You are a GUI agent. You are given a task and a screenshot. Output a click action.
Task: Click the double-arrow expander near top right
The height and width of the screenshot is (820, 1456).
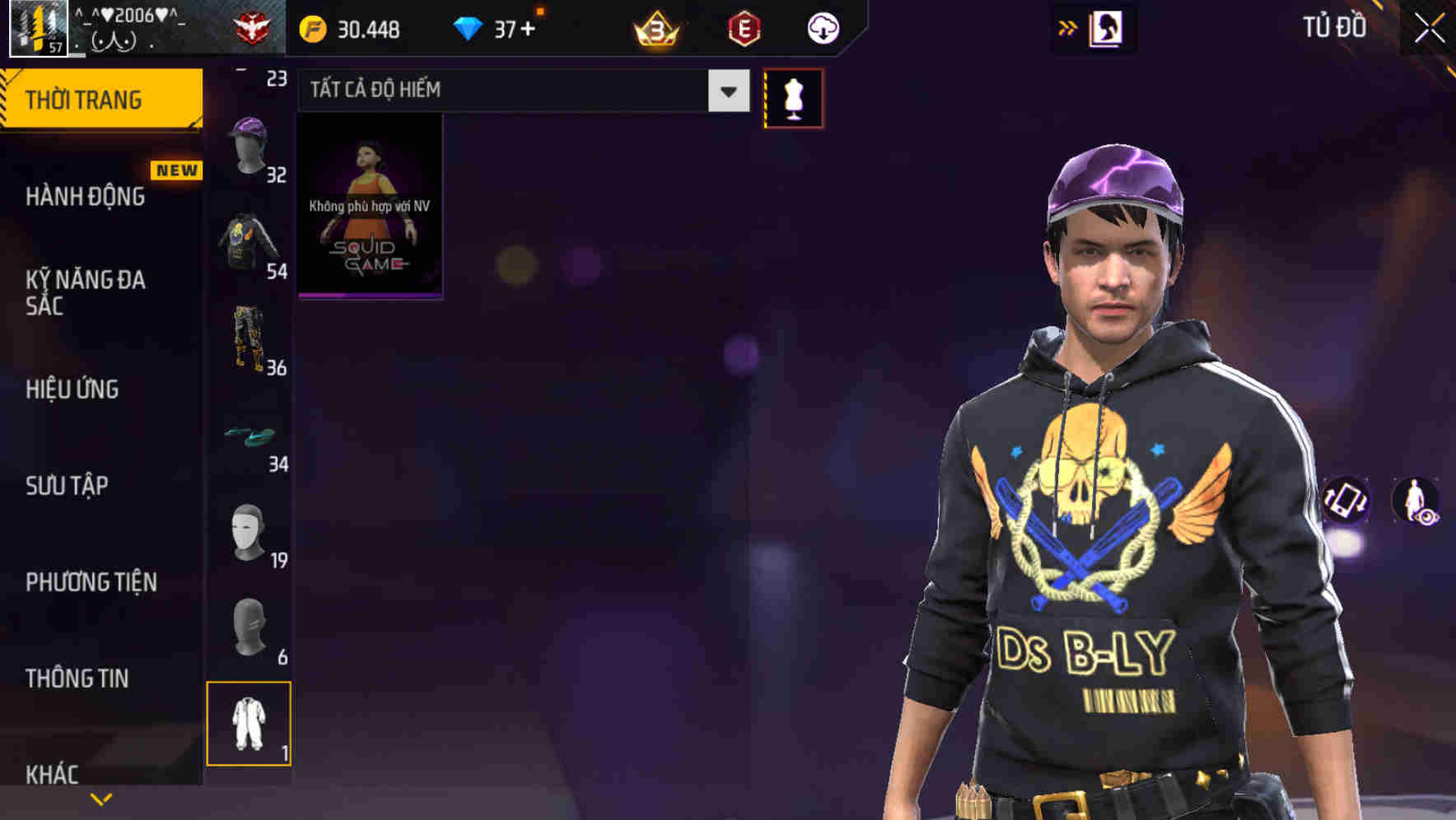1068,27
